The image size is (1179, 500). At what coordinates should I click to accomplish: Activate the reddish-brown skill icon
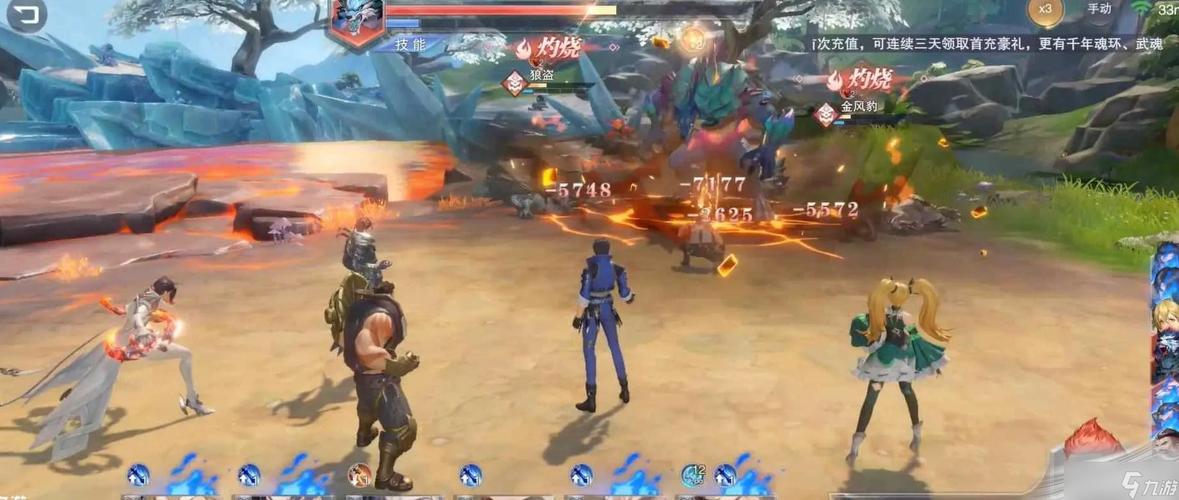tap(359, 474)
